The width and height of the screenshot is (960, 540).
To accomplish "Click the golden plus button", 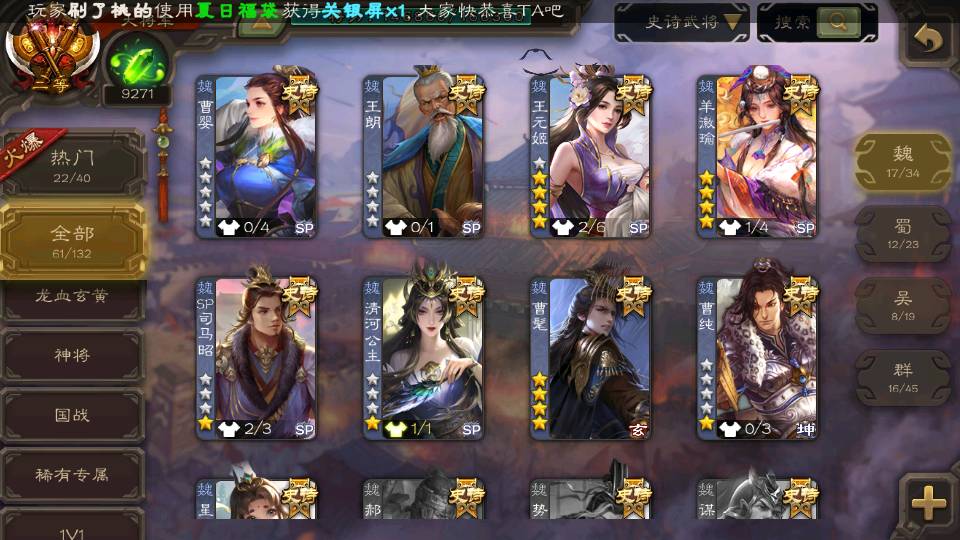I will pos(929,502).
